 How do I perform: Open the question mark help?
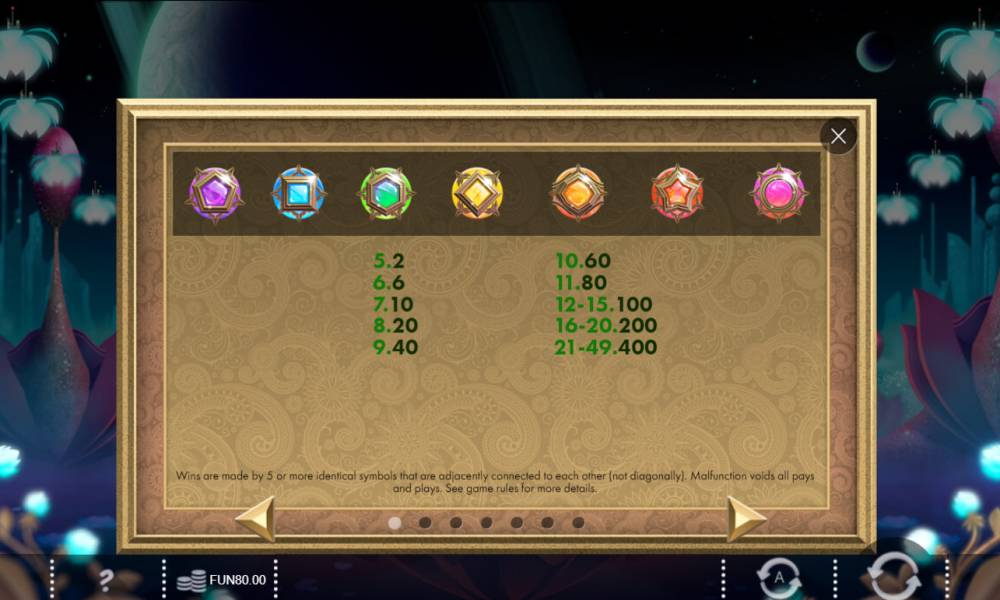click(x=106, y=578)
